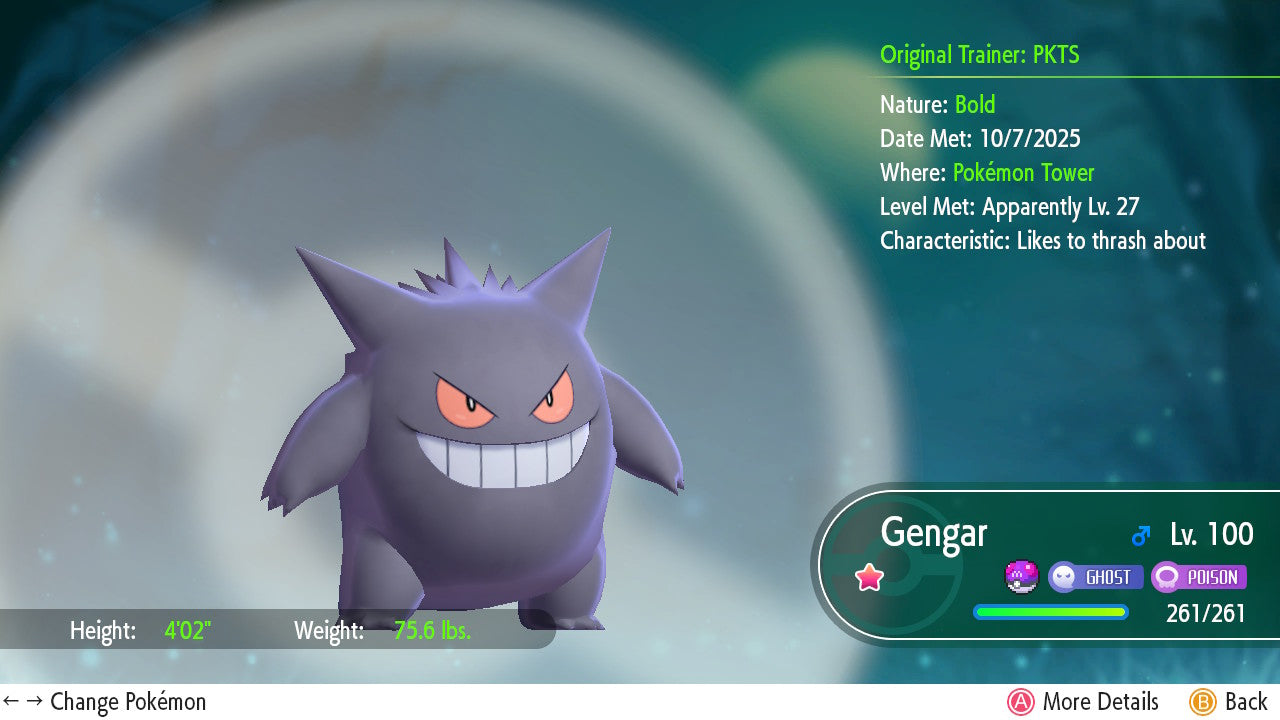Screen dimensions: 1280x720
Task: Go Back from the summary screen
Action: pyautogui.click(x=1229, y=702)
